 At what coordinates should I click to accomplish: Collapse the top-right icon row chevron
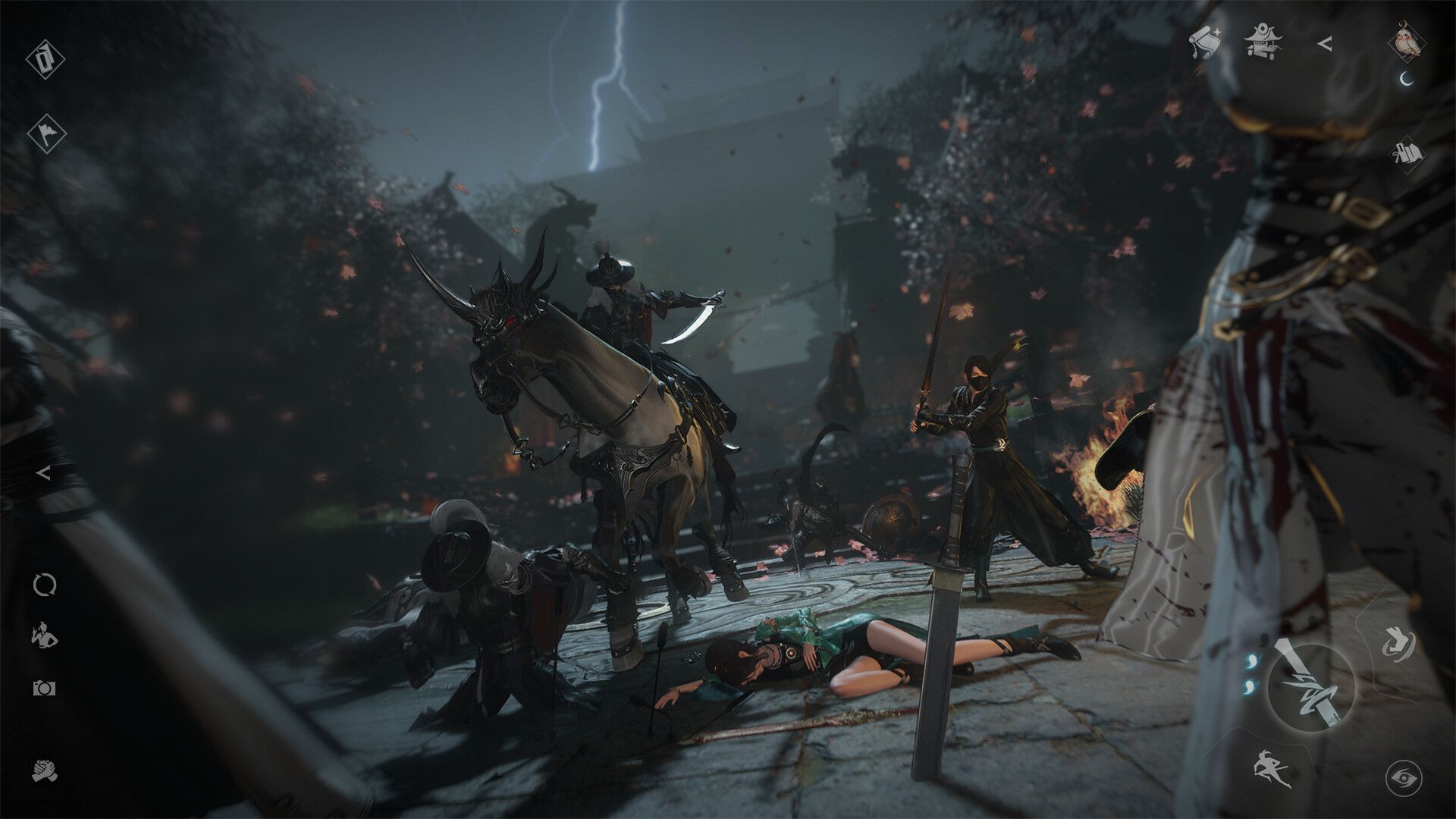pyautogui.click(x=1326, y=43)
